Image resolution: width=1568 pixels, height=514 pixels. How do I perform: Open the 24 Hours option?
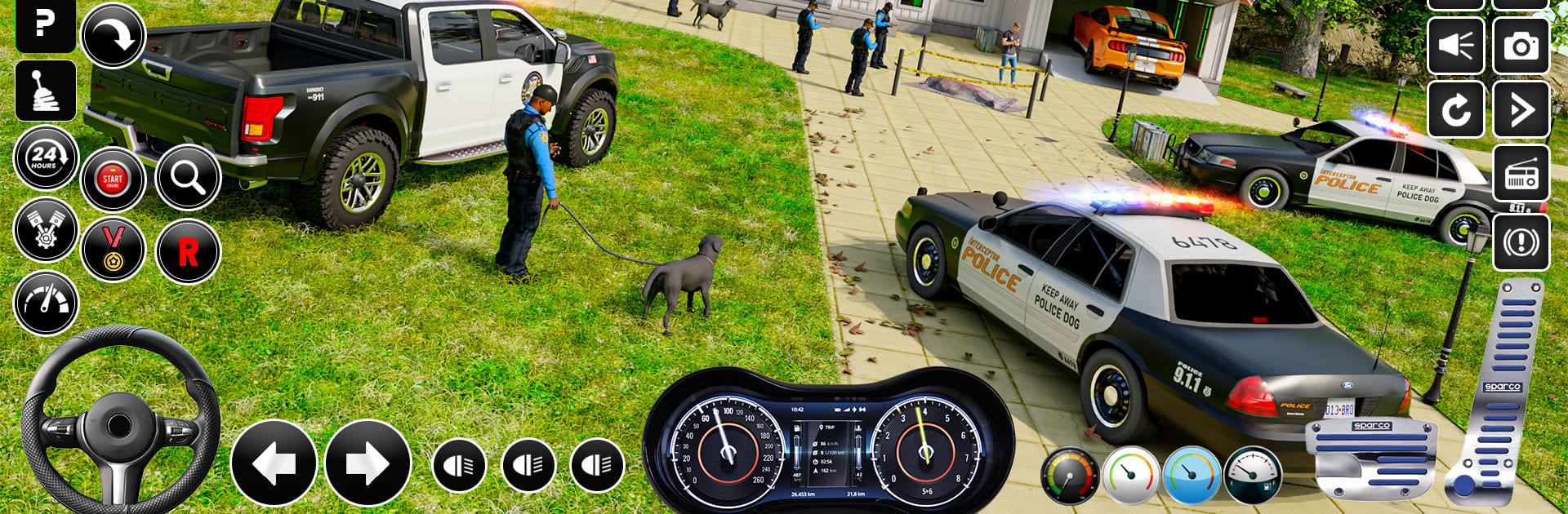pos(46,157)
